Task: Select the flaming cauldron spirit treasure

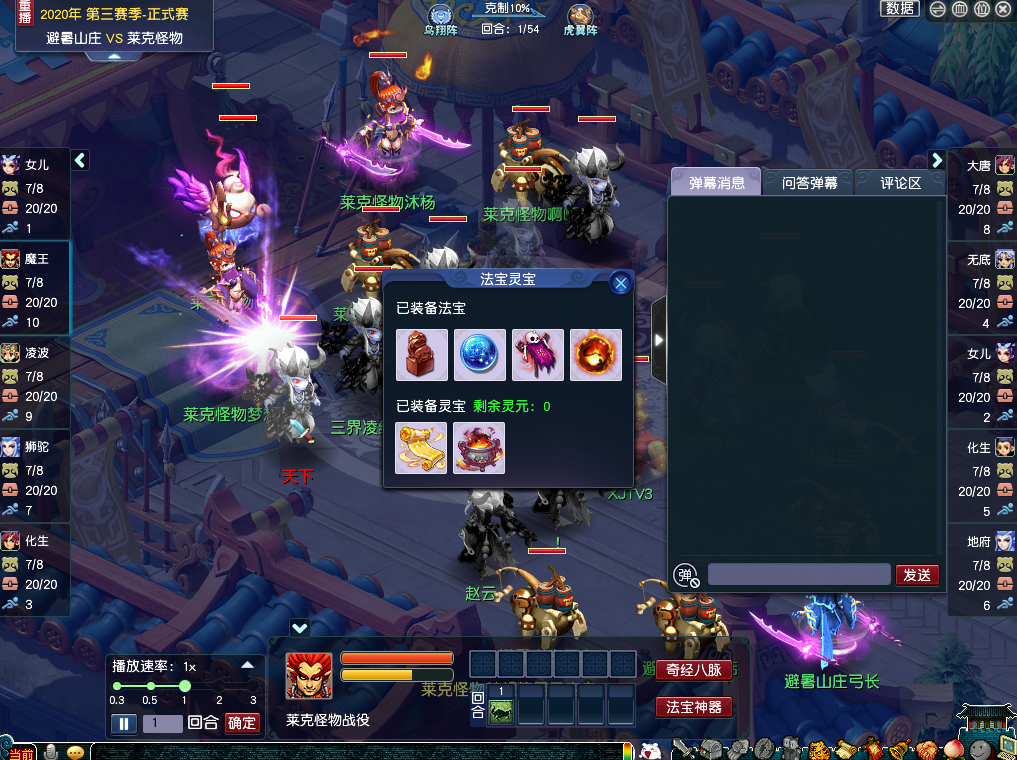Action: pyautogui.click(x=479, y=448)
